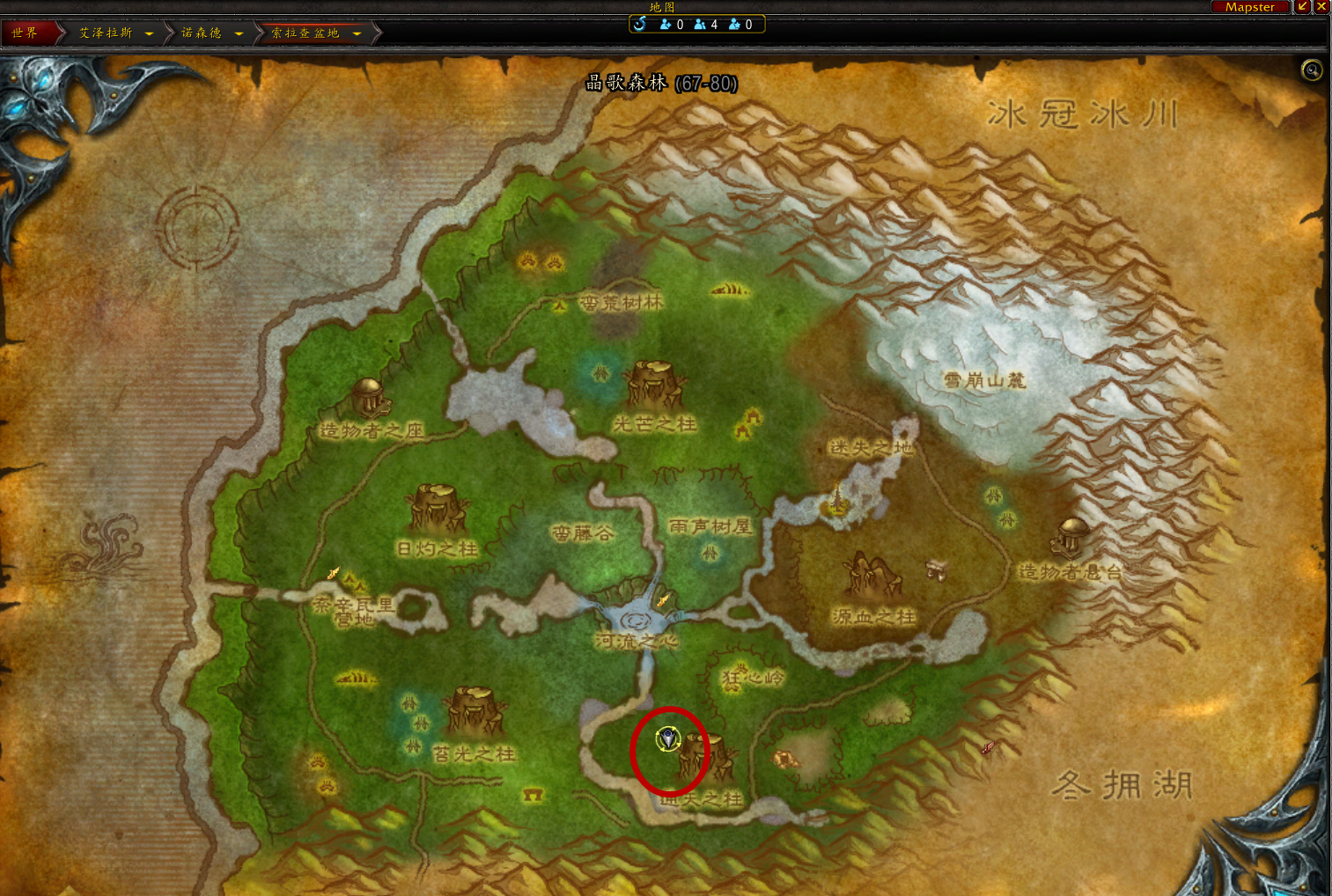Viewport: 1332px width, 896px height.
Task: Select the flight point marker near 河流之心
Action: 663,600
